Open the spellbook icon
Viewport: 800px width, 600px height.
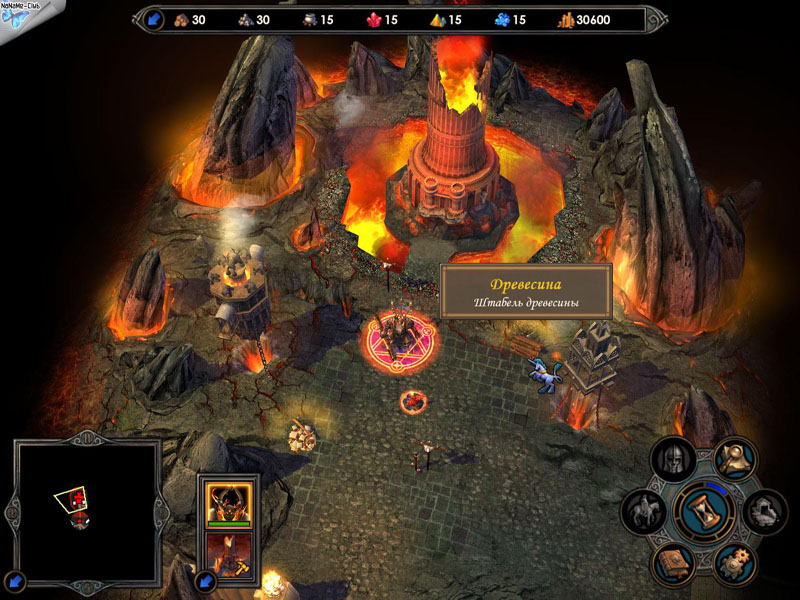(672, 563)
